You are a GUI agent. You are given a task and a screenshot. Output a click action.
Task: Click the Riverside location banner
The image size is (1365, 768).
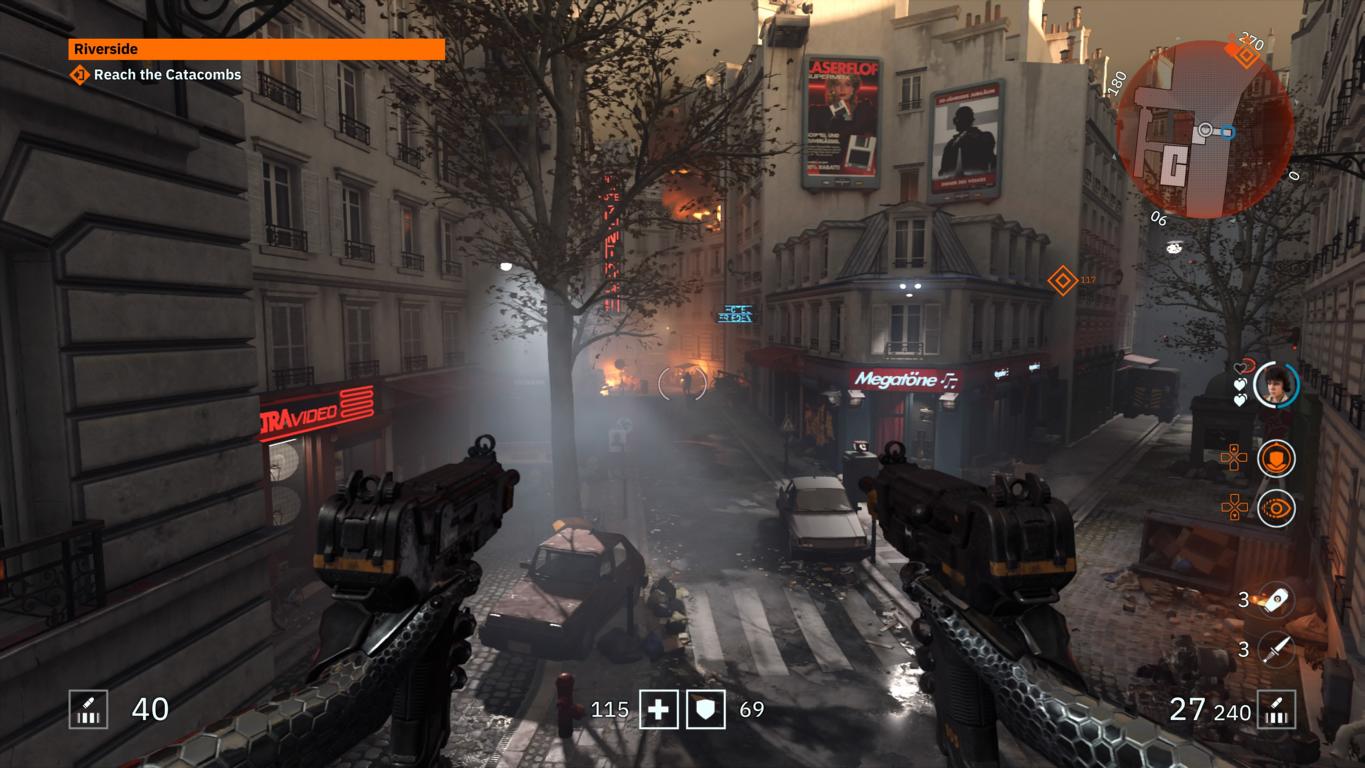point(256,49)
